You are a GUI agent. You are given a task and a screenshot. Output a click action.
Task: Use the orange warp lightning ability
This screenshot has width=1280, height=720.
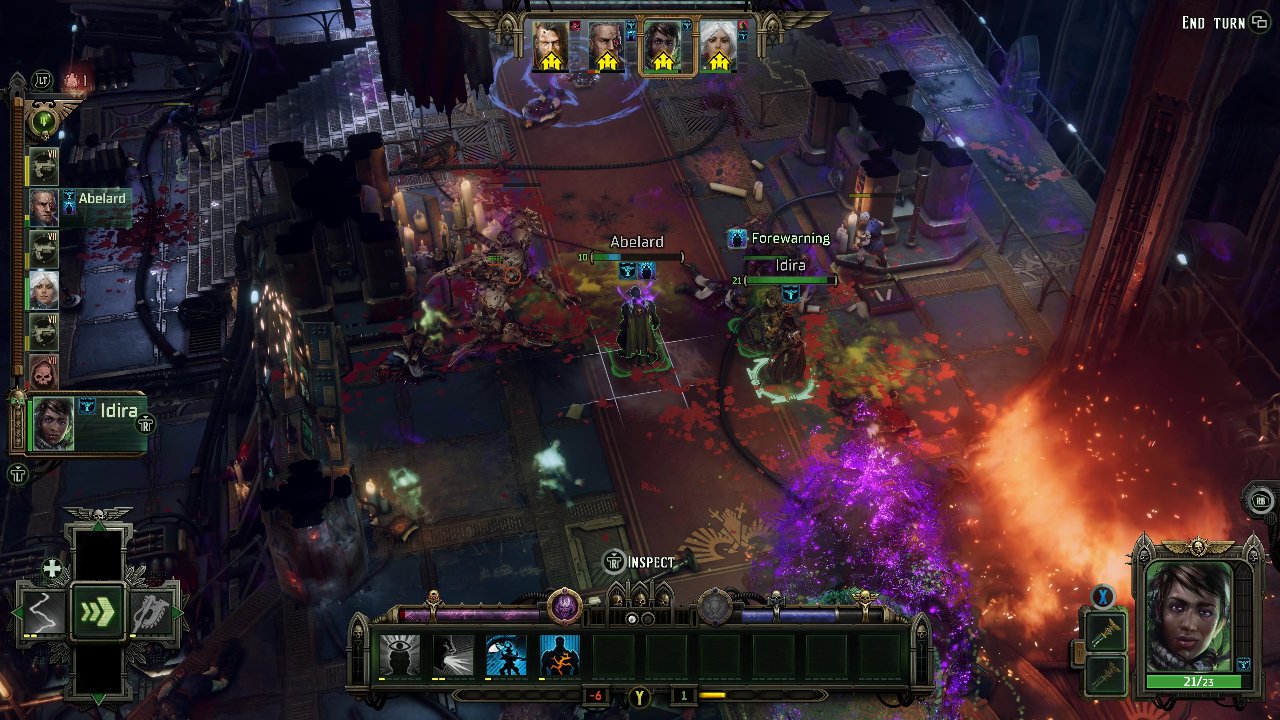point(559,654)
